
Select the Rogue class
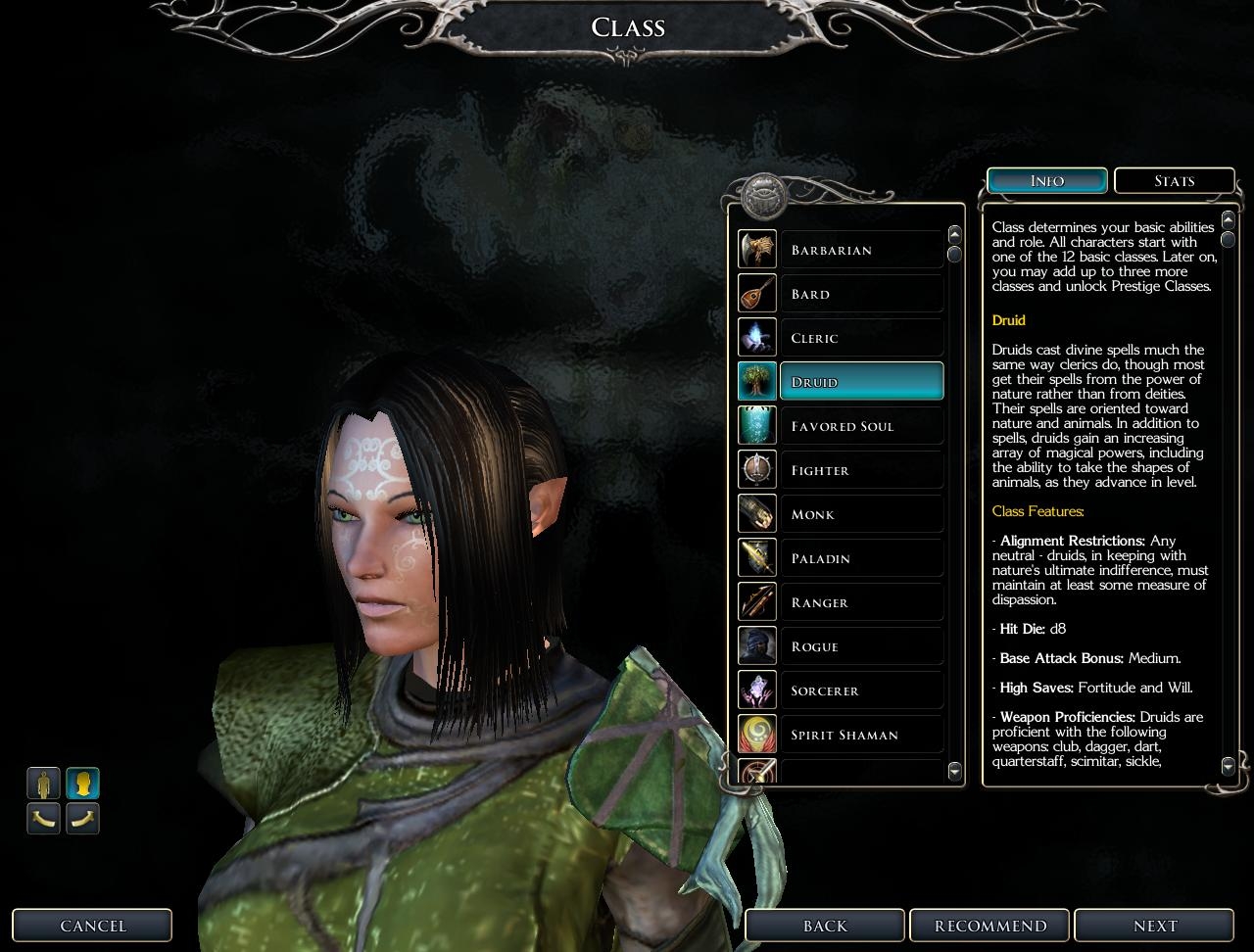(x=861, y=646)
